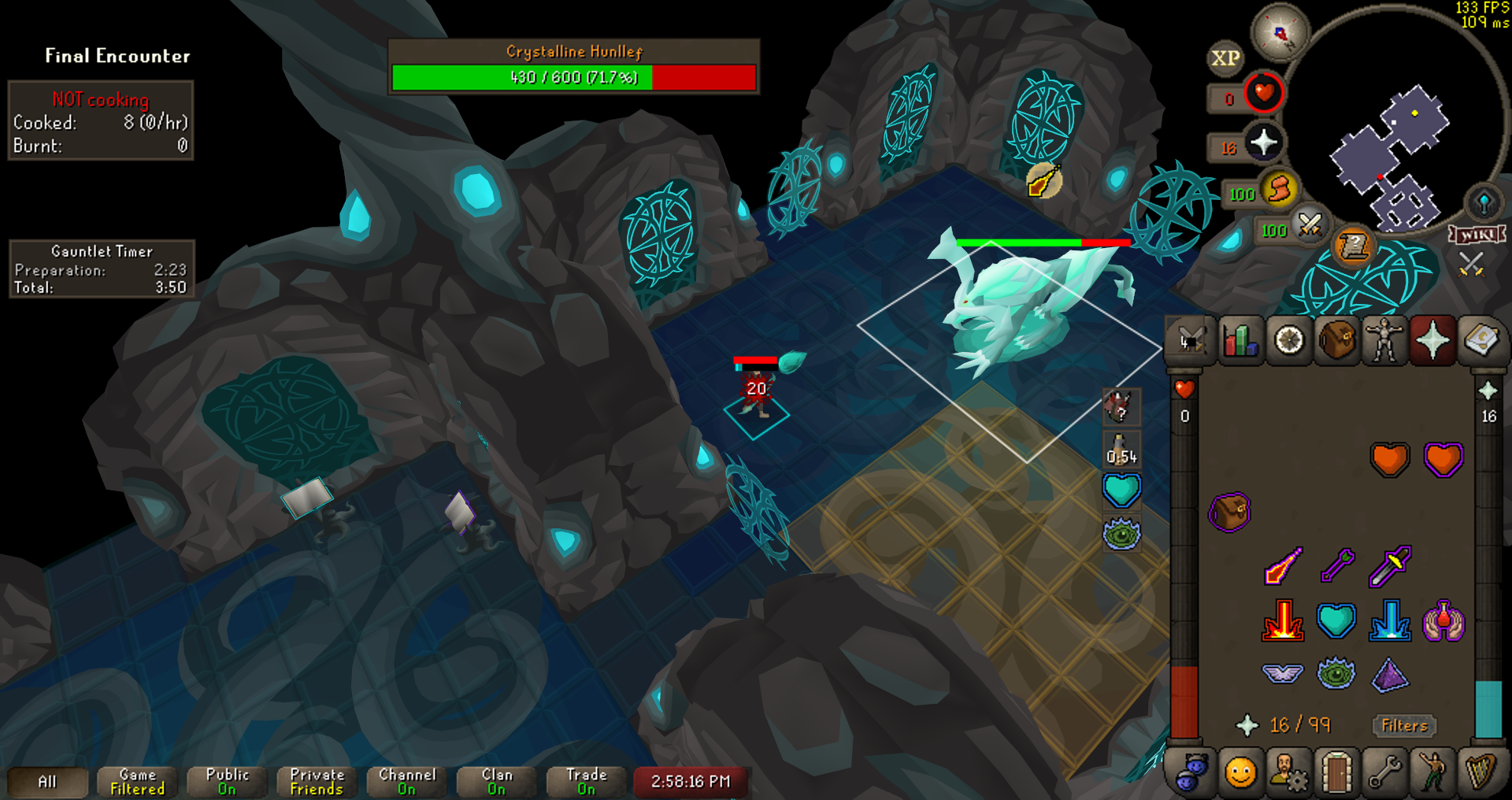Screen dimensions: 1512x800
Task: Switch to the backpack inventory tab
Action: pos(1336,341)
